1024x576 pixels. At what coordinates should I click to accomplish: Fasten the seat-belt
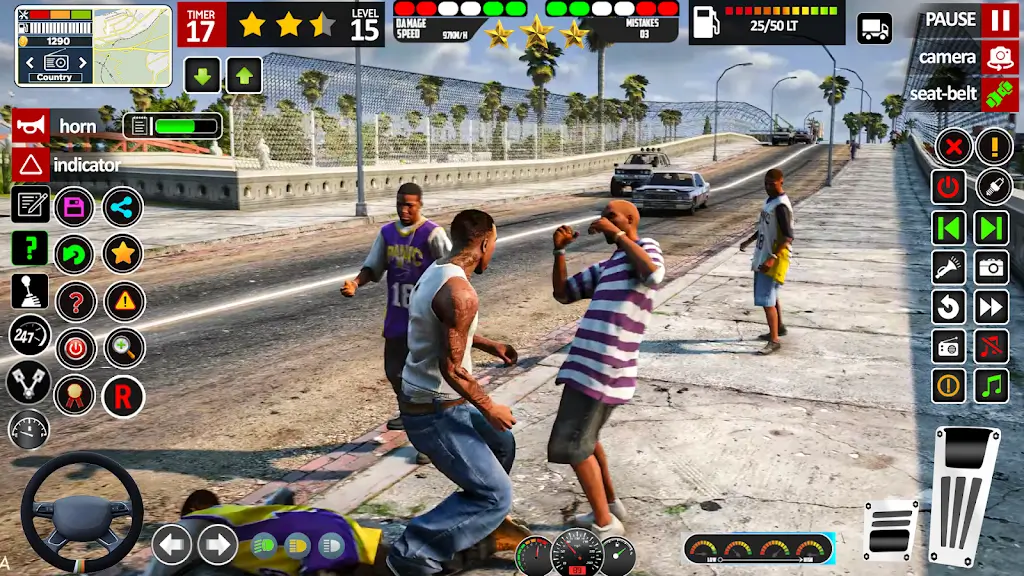click(999, 94)
